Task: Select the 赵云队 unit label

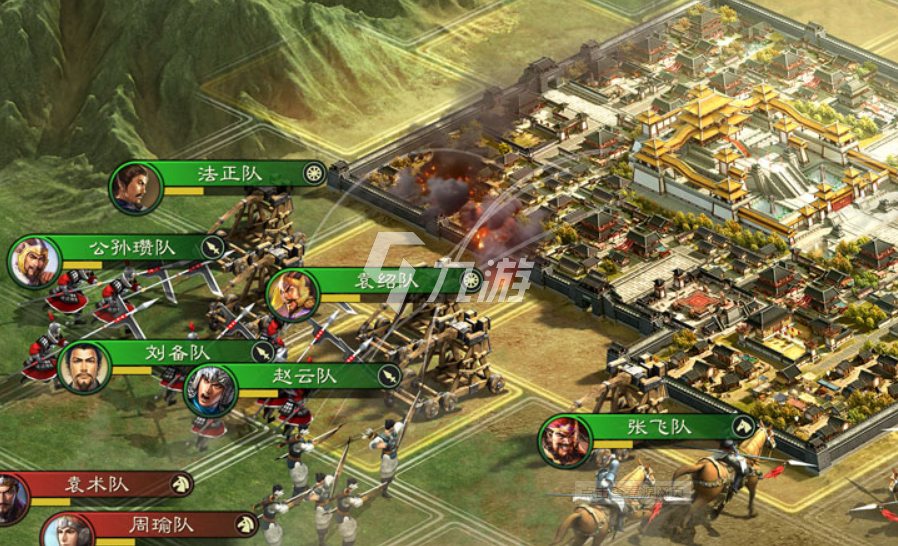Action: (306, 376)
